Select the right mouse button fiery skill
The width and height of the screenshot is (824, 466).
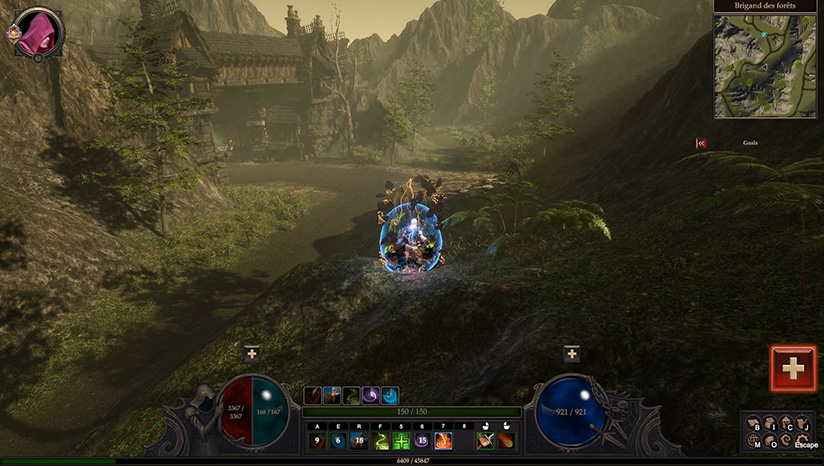point(507,440)
